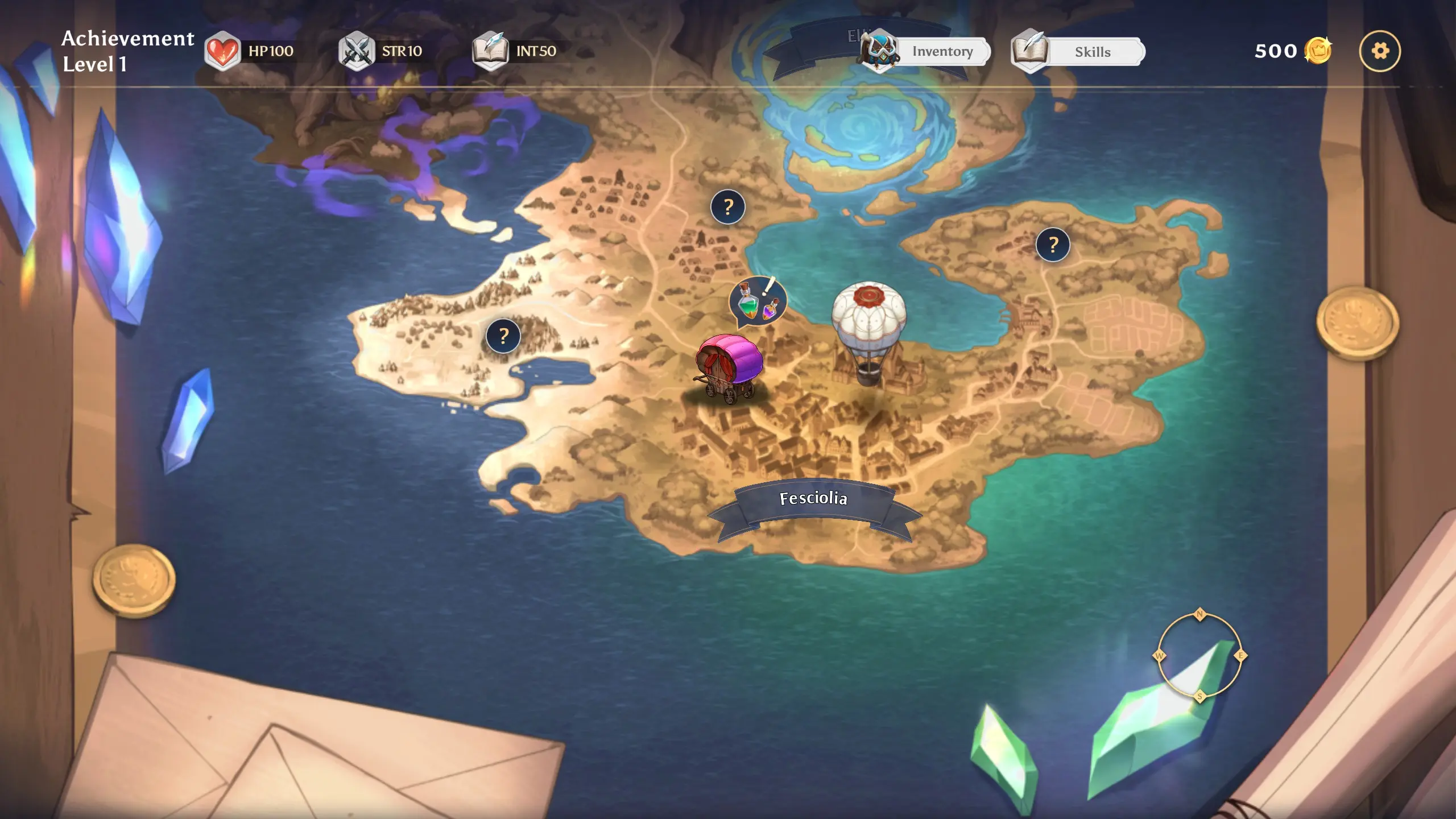The width and height of the screenshot is (1456, 819).
Task: Open the gear settings menu
Action: [1380, 51]
